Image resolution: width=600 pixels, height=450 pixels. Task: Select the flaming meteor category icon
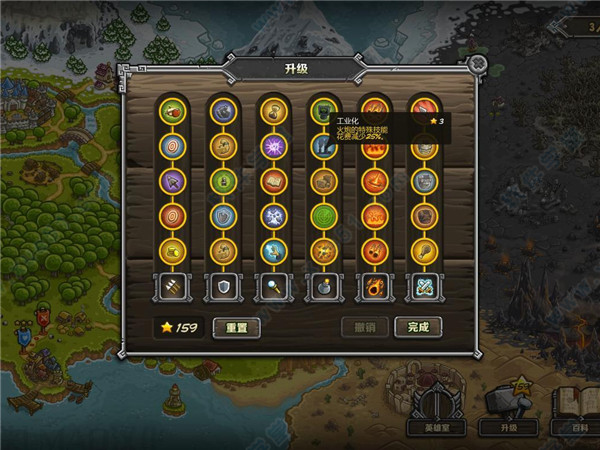point(374,287)
